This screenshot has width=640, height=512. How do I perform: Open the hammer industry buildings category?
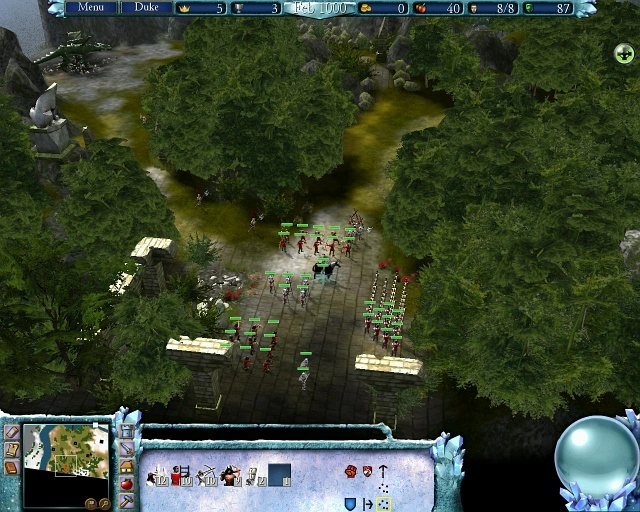point(127,500)
